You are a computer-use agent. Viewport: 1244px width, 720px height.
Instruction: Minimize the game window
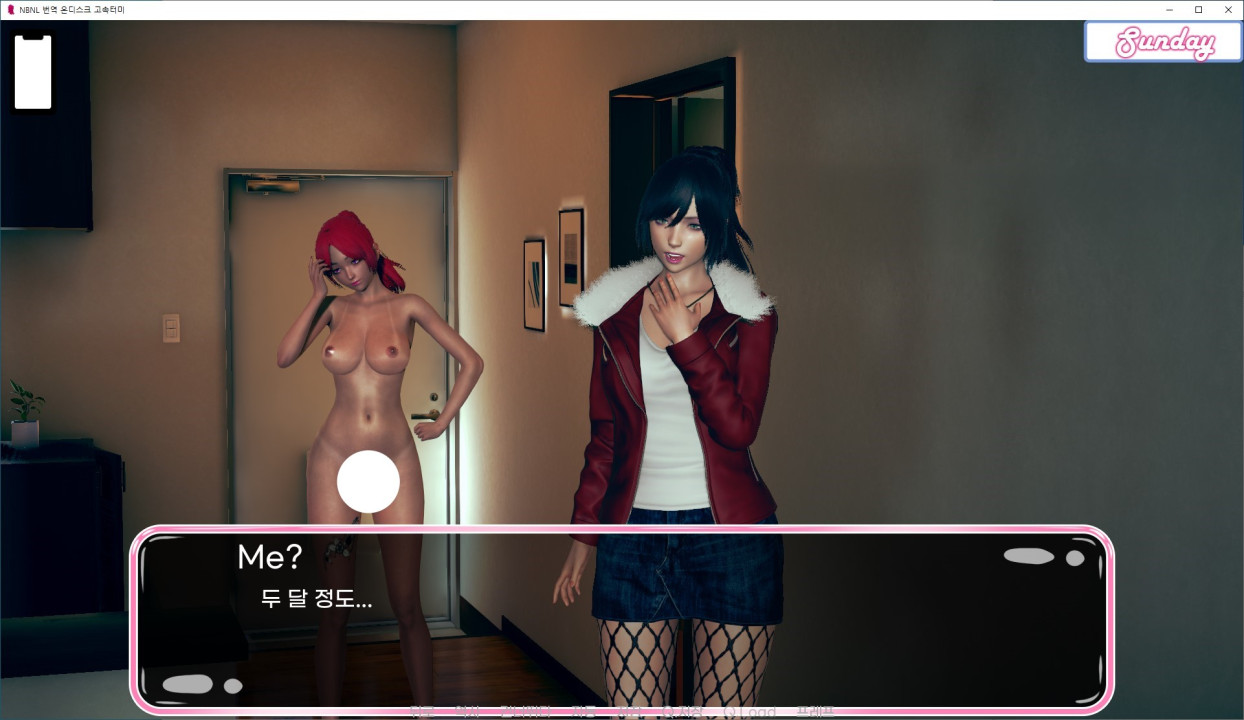(1169, 9)
